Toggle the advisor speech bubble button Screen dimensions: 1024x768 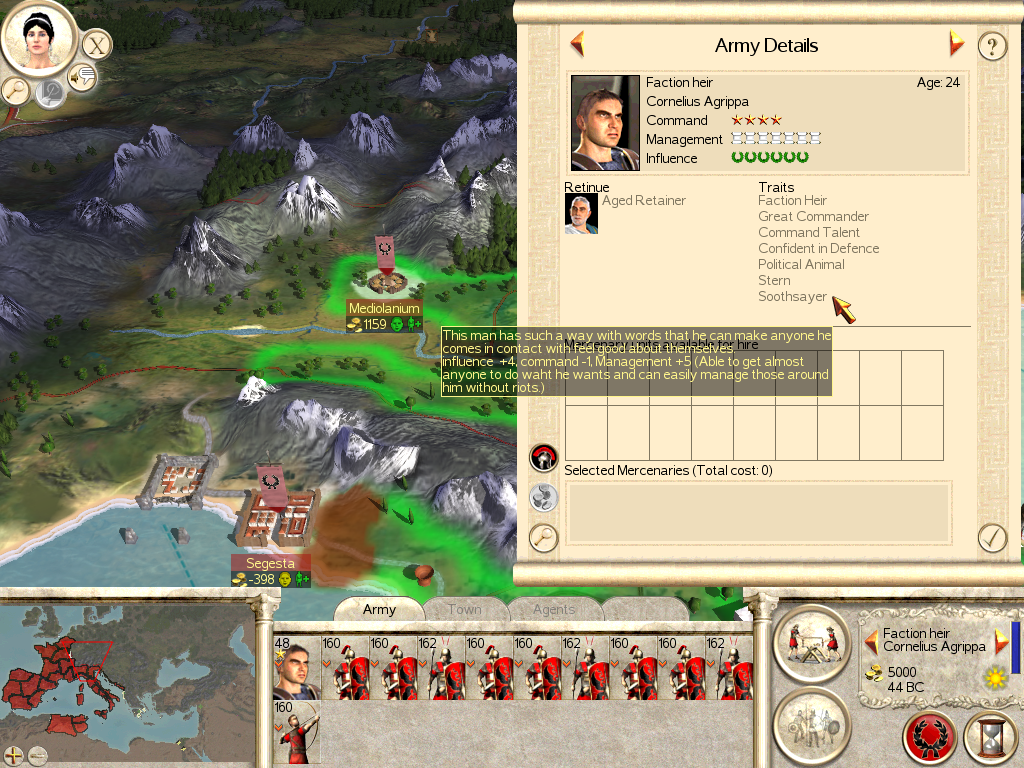pyautogui.click(x=82, y=76)
